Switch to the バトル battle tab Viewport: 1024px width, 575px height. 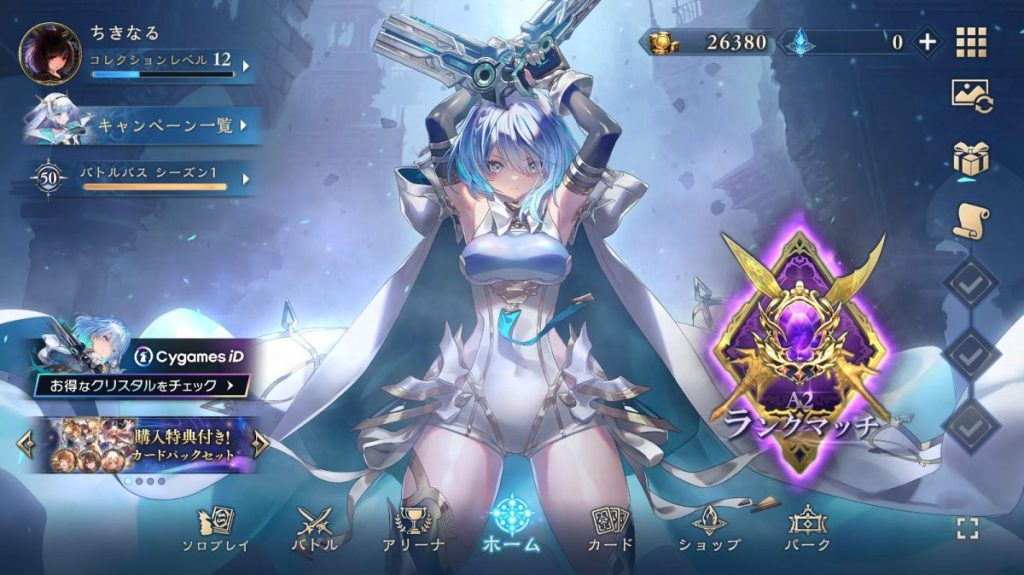pos(314,528)
